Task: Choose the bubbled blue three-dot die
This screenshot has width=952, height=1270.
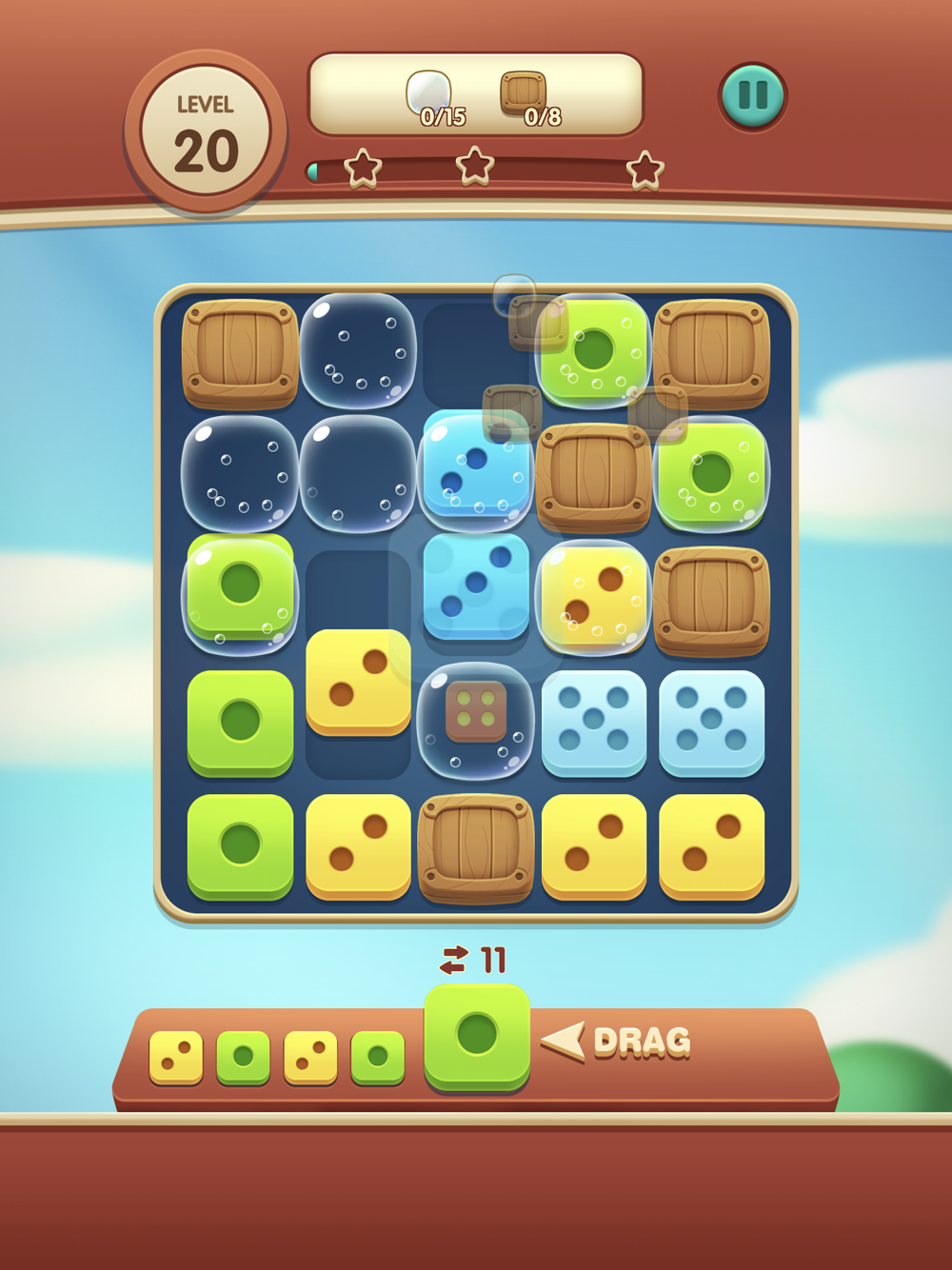Action: pos(475,470)
